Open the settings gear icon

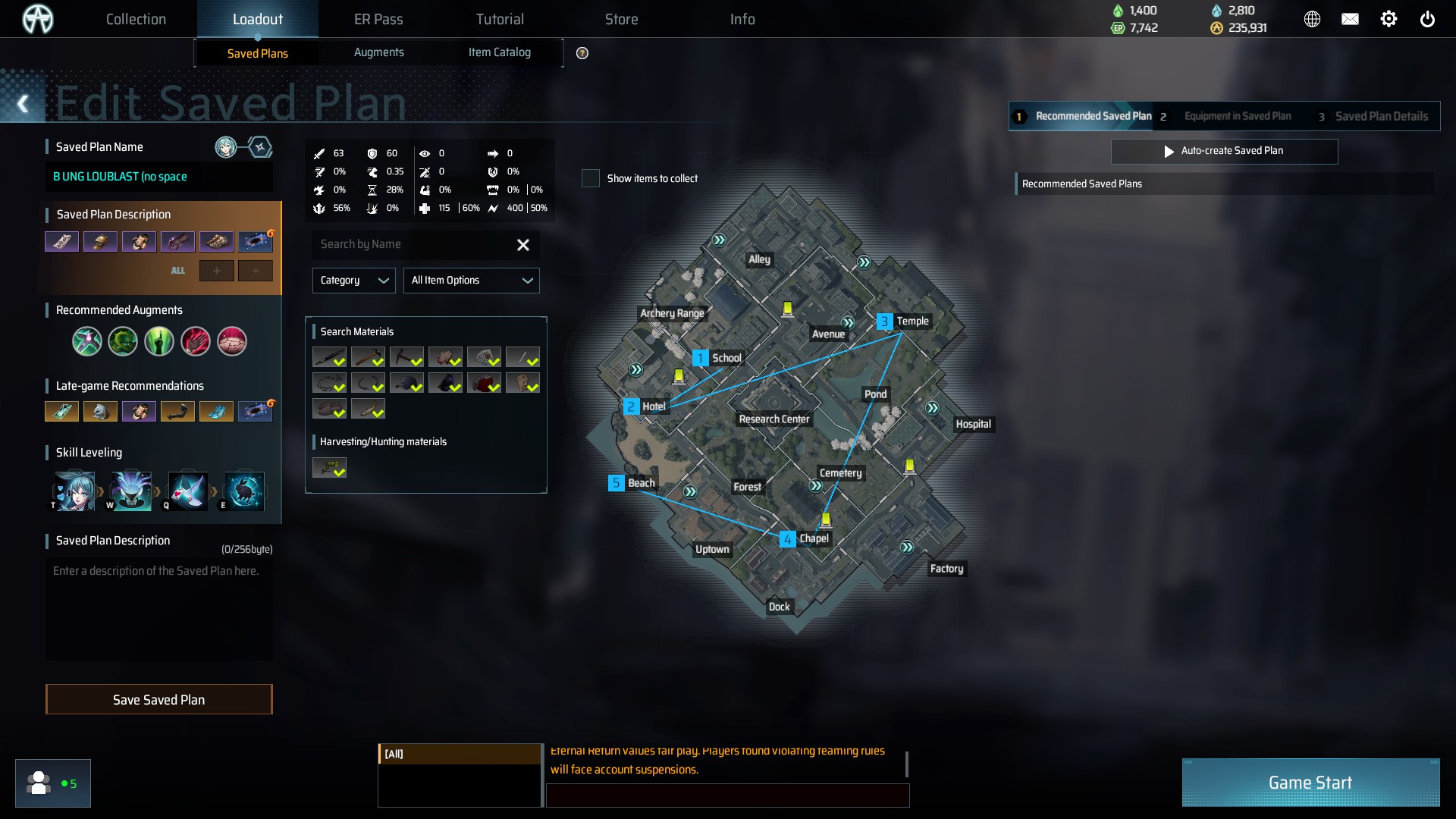click(x=1389, y=19)
